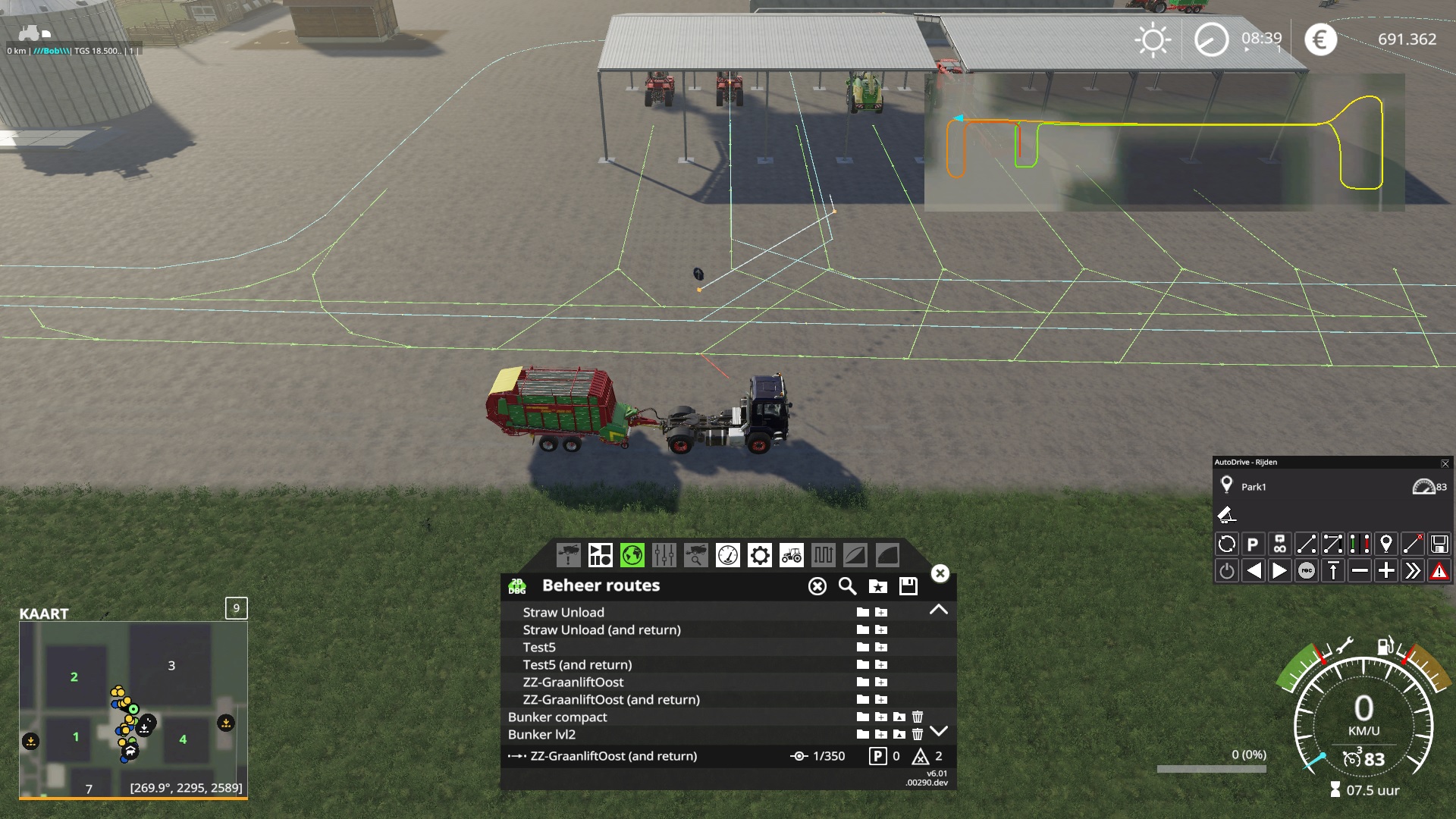Select the globe tab in the toolbar
The width and height of the screenshot is (1456, 819).
[x=632, y=556]
